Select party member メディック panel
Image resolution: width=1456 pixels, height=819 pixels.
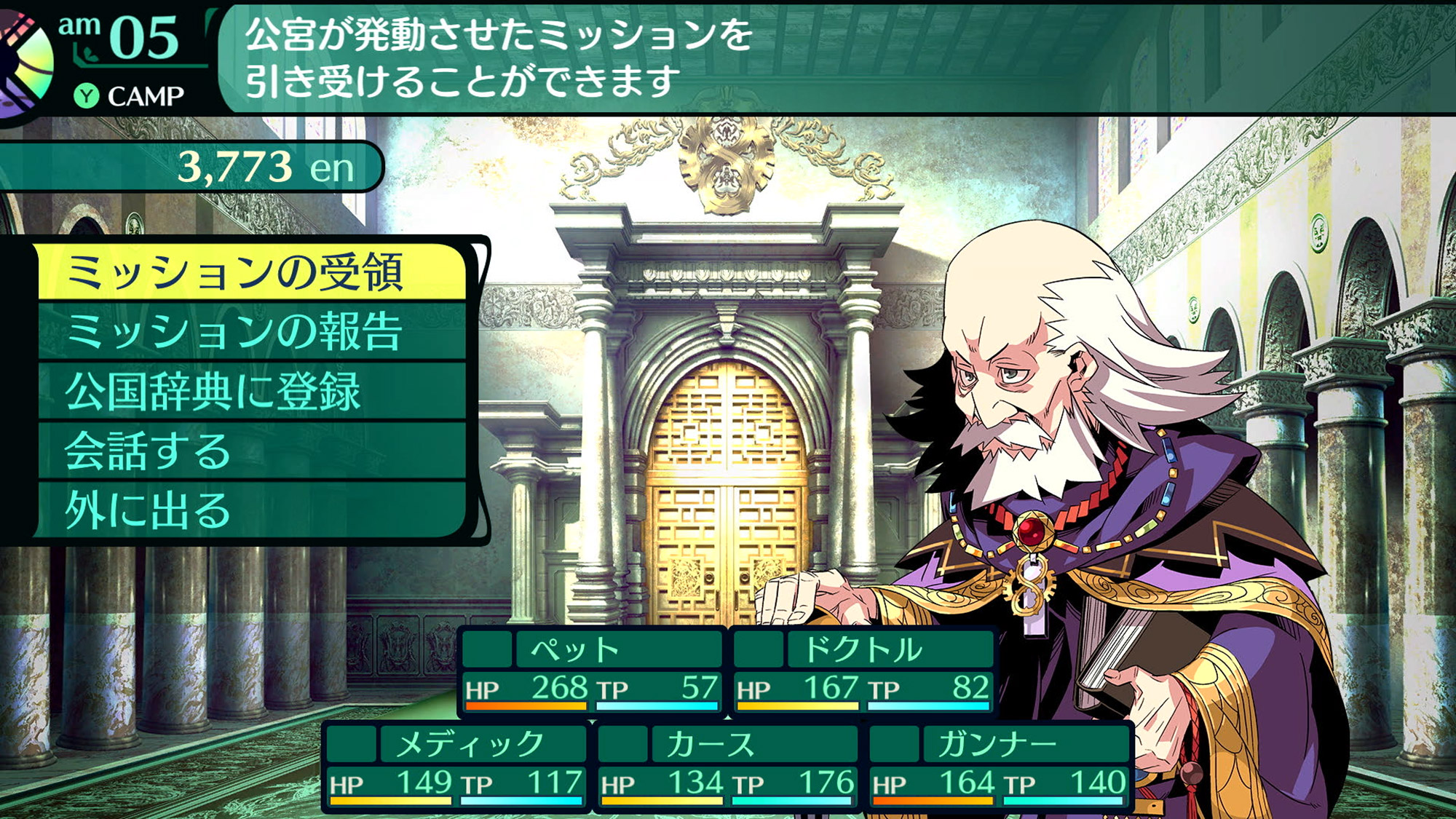456,765
